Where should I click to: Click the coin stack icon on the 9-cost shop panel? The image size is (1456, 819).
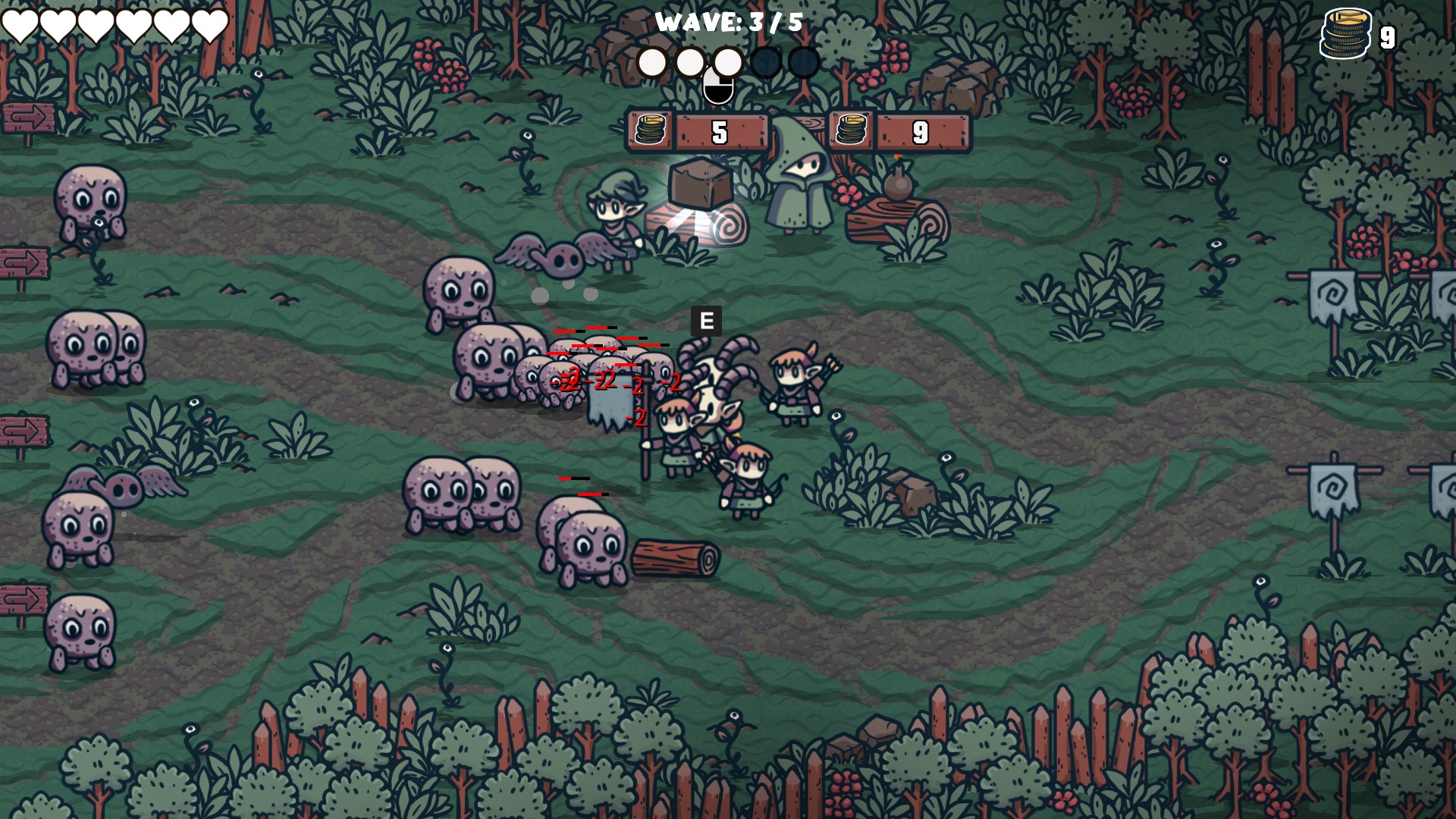pyautogui.click(x=853, y=130)
